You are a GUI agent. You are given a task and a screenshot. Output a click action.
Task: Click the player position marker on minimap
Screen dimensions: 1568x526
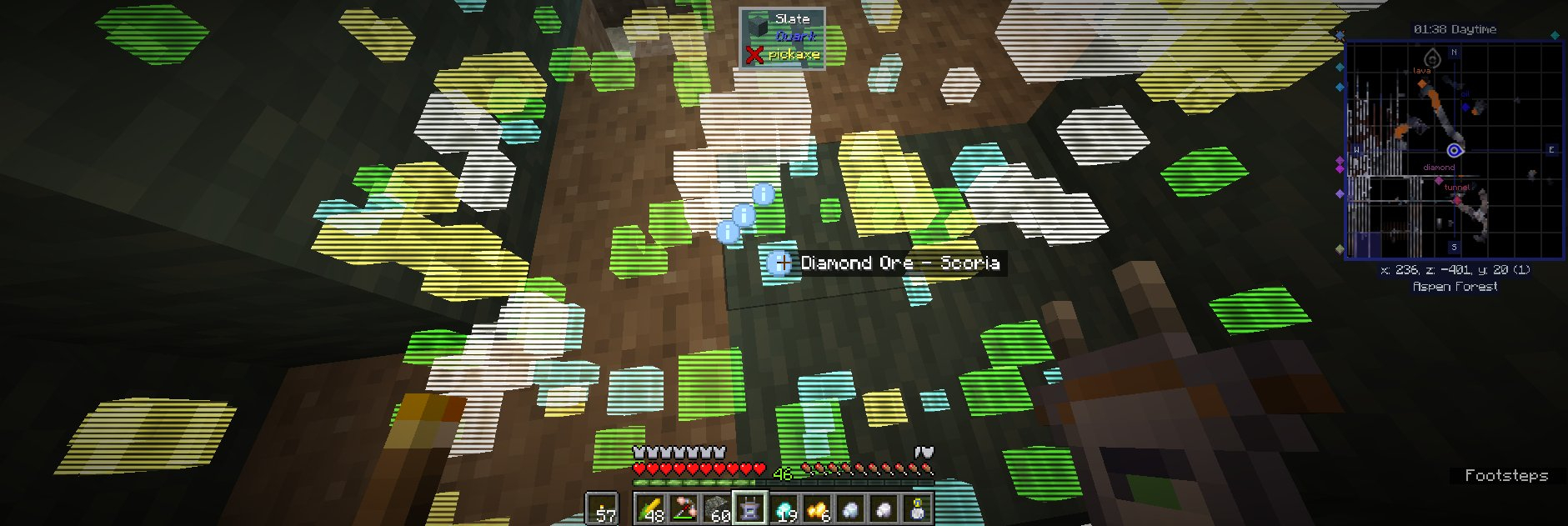tap(1455, 151)
